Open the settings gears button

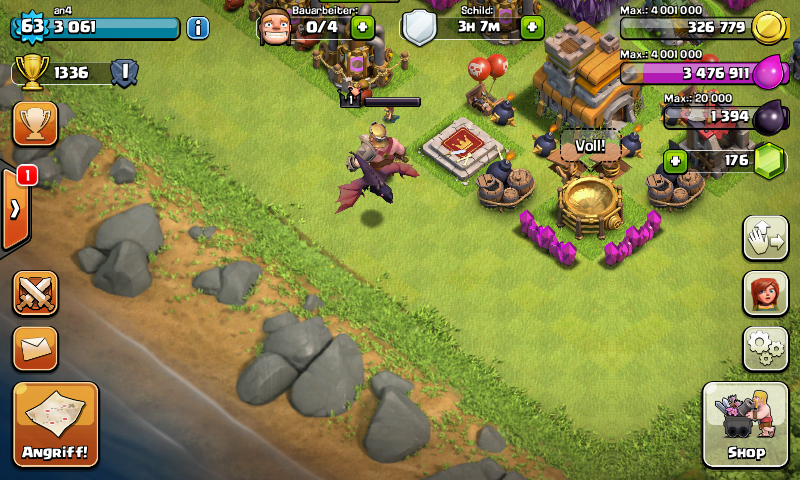(x=765, y=348)
